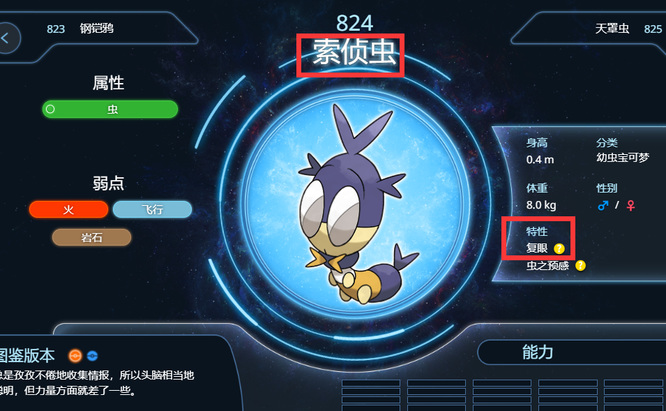Choose the 火 weakness badge
Viewport: 666px width, 411px height.
(68, 210)
